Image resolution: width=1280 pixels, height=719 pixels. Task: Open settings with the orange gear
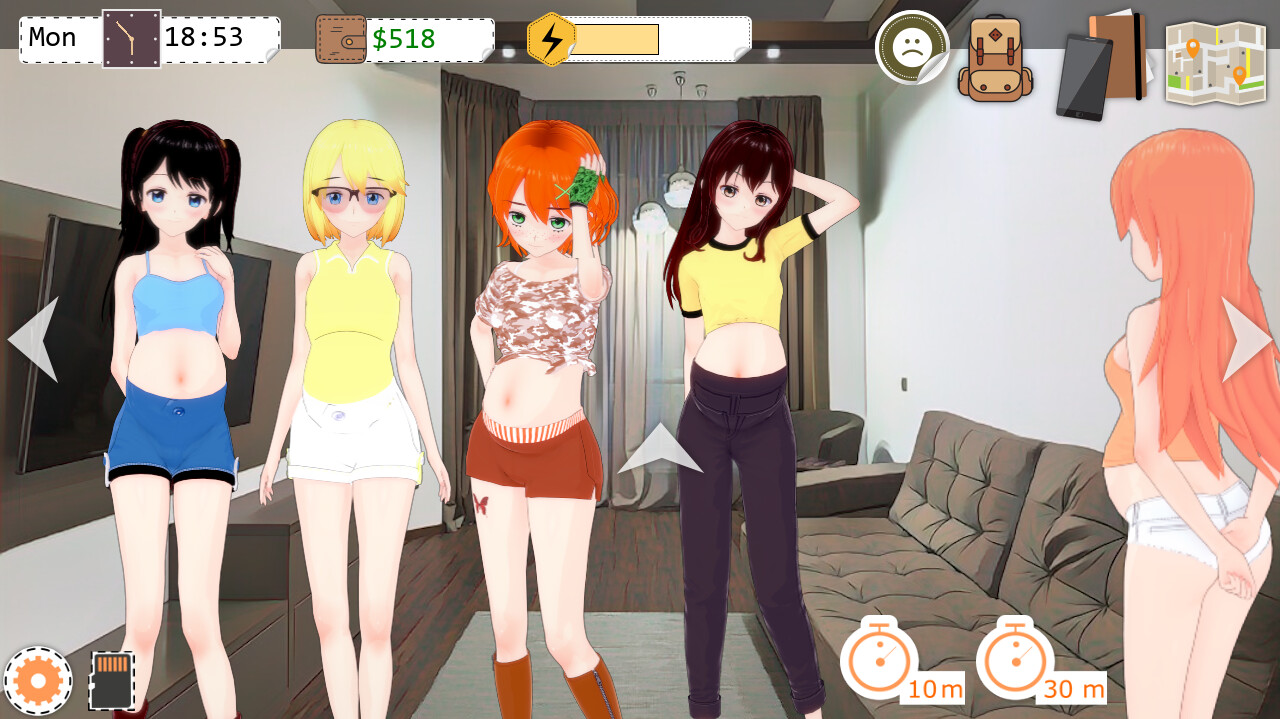click(x=38, y=681)
